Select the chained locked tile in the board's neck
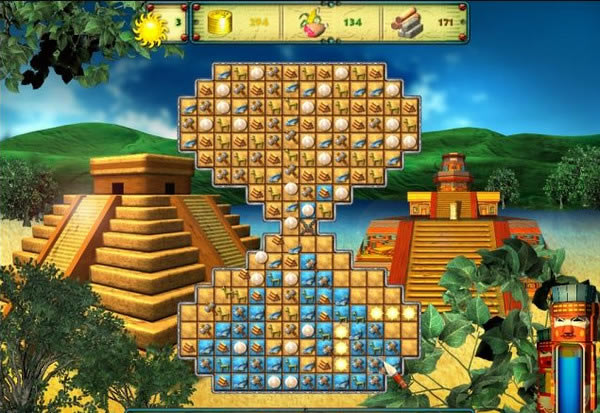Screen dimensions: 600x413 [x=307, y=226]
